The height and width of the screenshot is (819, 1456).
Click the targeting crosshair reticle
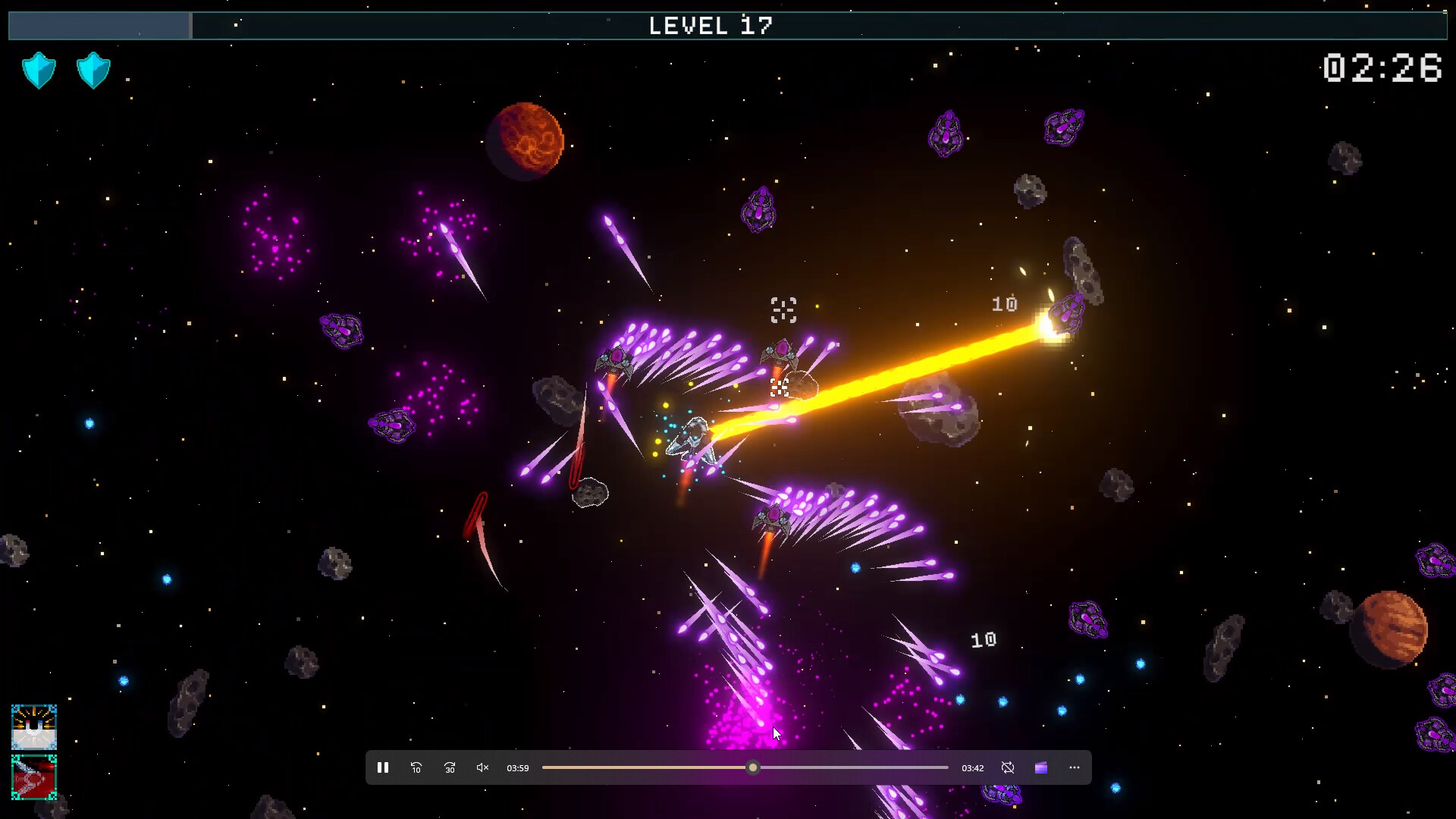pos(783,308)
